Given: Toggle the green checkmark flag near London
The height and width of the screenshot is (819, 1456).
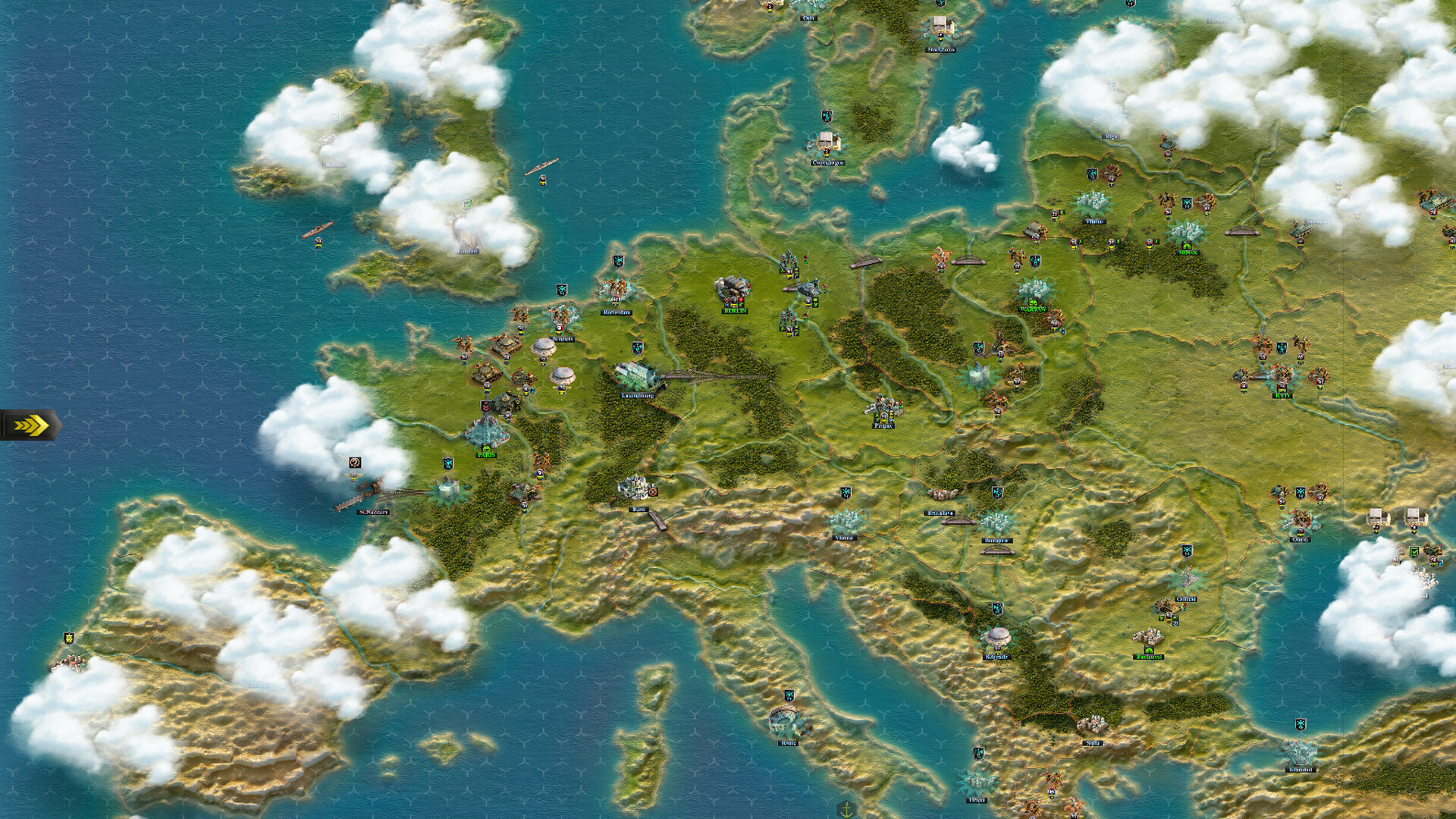Looking at the screenshot, I should point(467,202).
